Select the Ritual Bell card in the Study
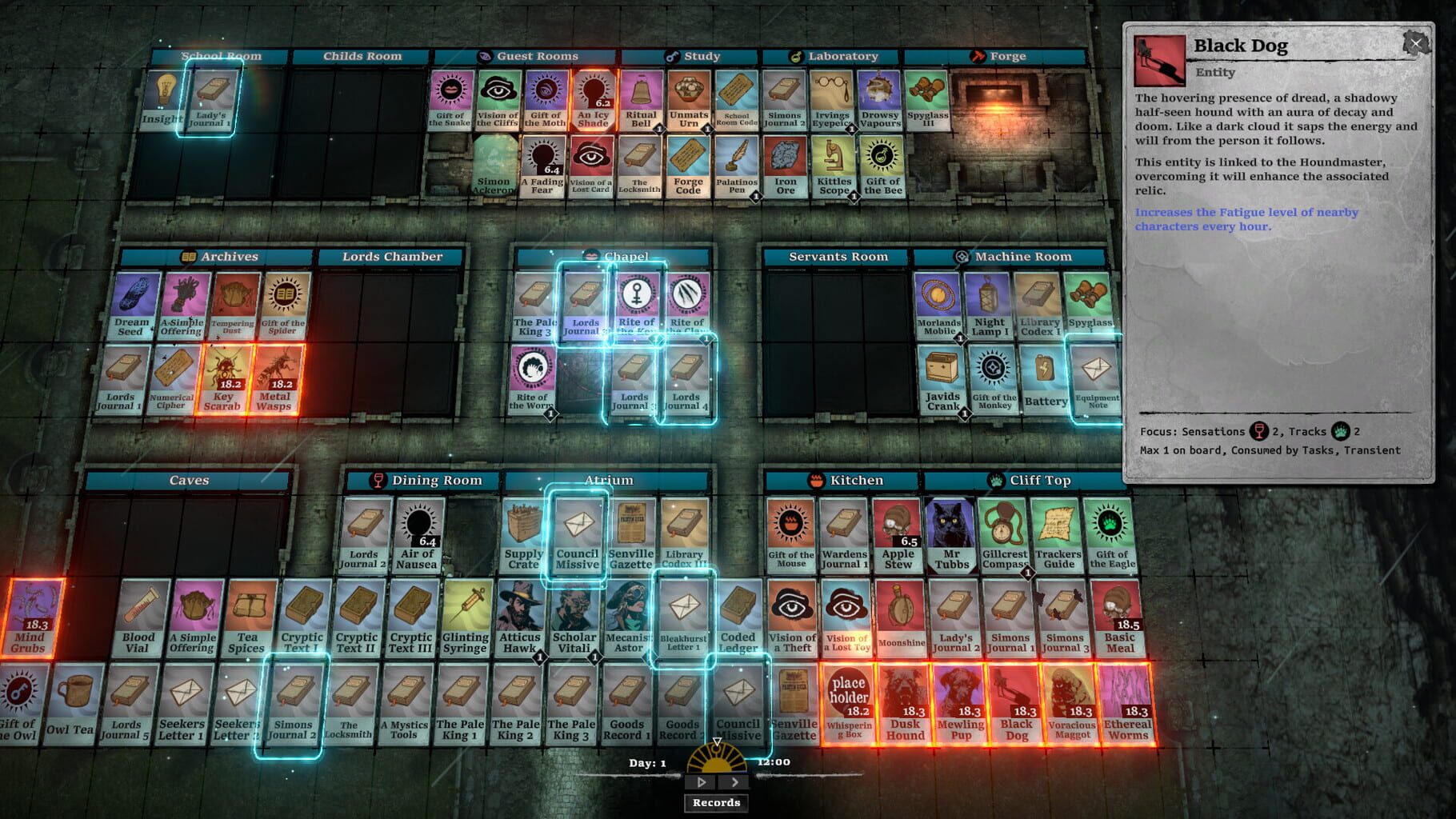 640,97
